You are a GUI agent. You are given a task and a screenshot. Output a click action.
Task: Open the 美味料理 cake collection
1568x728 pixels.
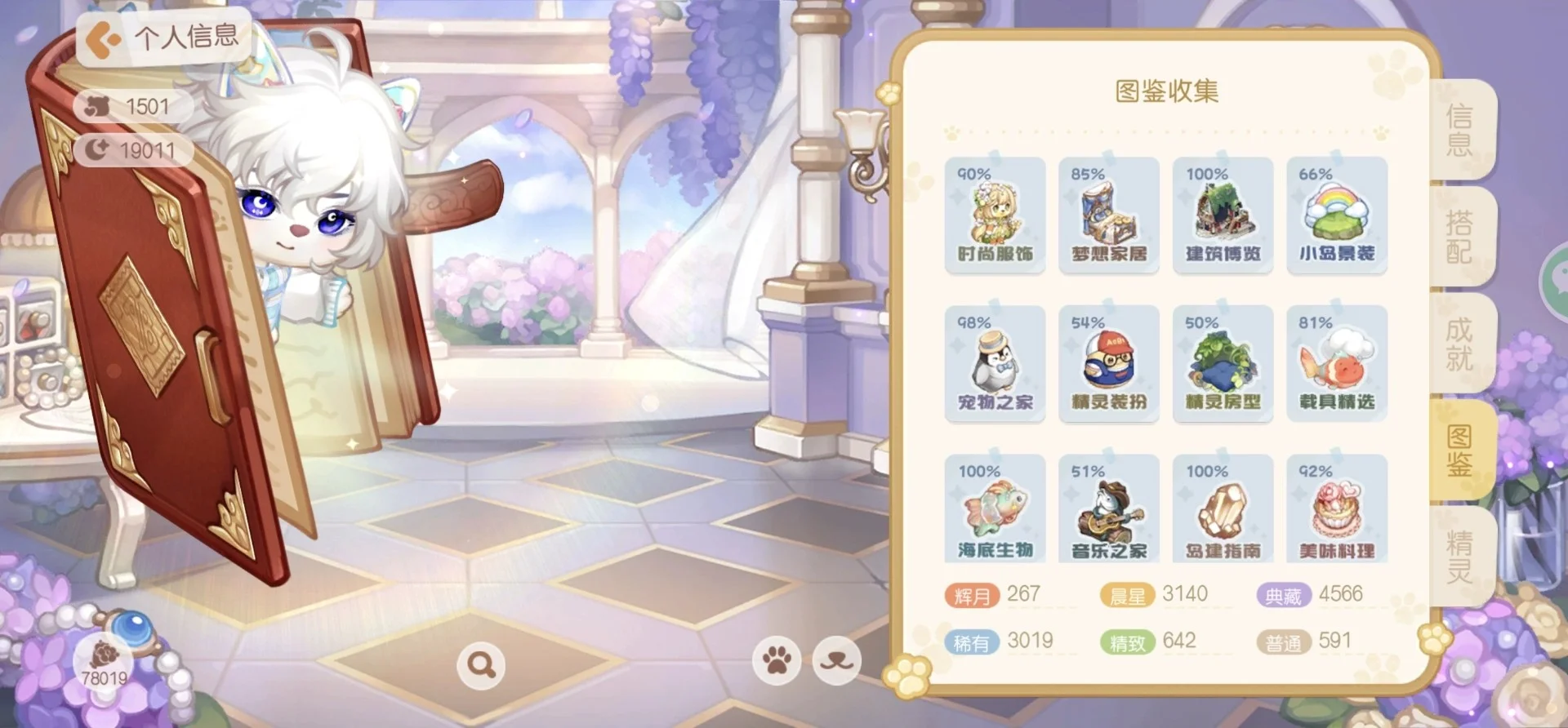tap(1336, 513)
